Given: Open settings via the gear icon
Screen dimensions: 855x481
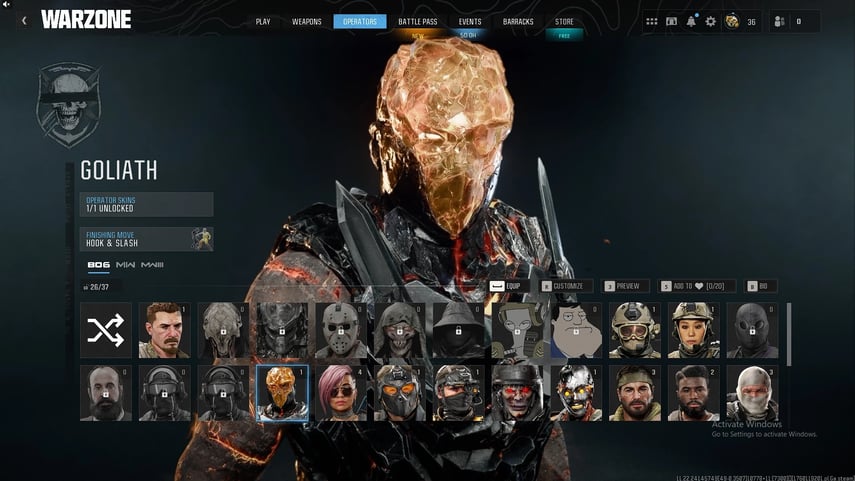Looking at the screenshot, I should coord(710,21).
